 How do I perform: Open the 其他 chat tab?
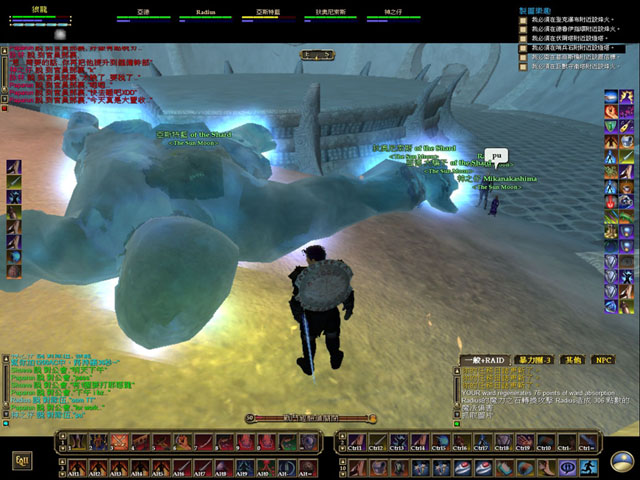[572, 360]
